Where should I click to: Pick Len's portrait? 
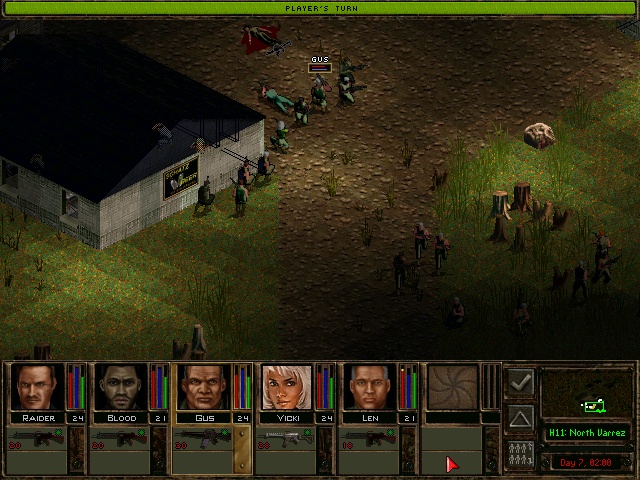[x=370, y=387]
